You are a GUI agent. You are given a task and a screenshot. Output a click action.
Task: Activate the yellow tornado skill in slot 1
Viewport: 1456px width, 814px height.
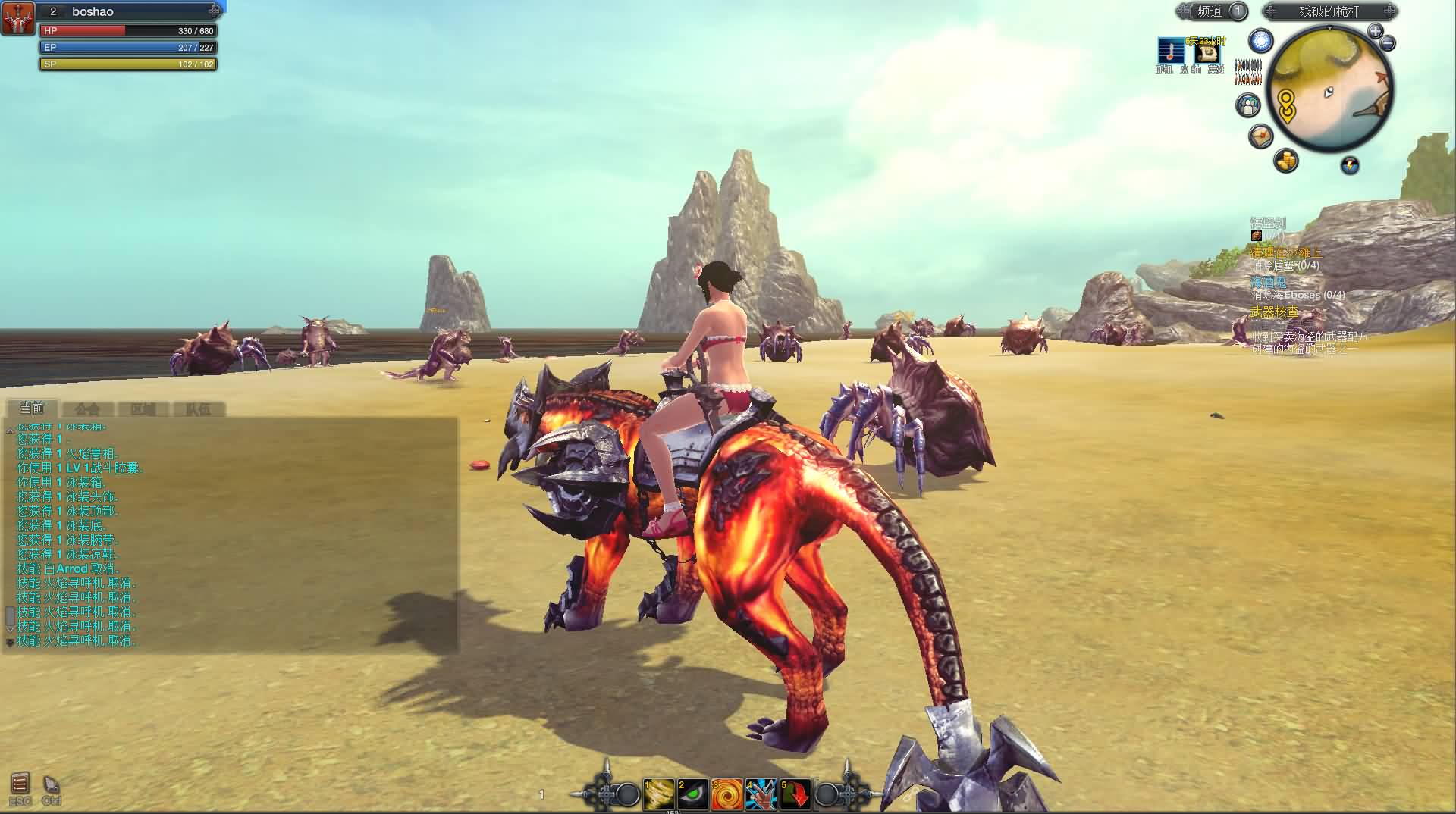point(658,794)
